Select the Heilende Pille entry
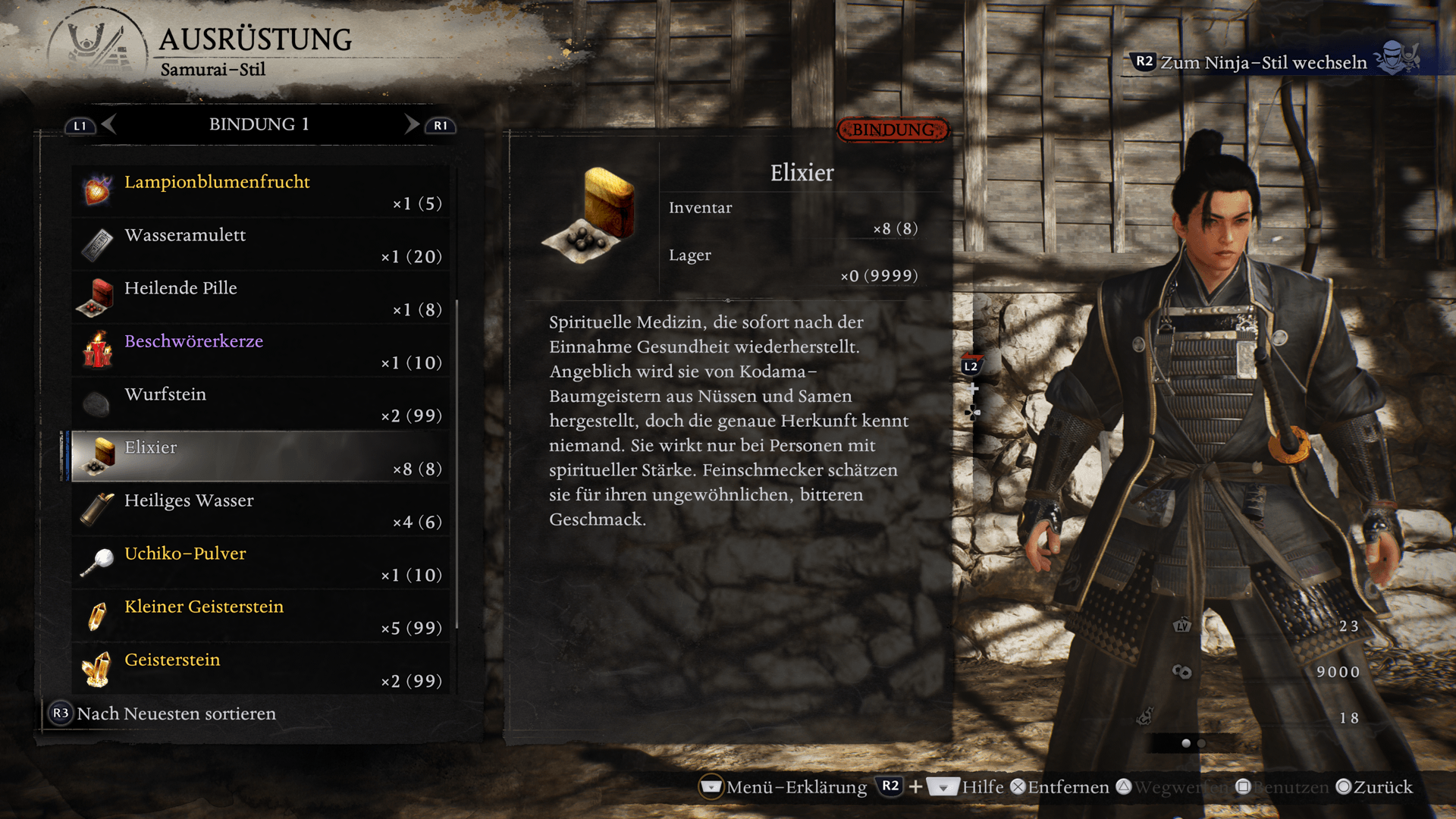Image resolution: width=1456 pixels, height=819 pixels. tap(260, 297)
